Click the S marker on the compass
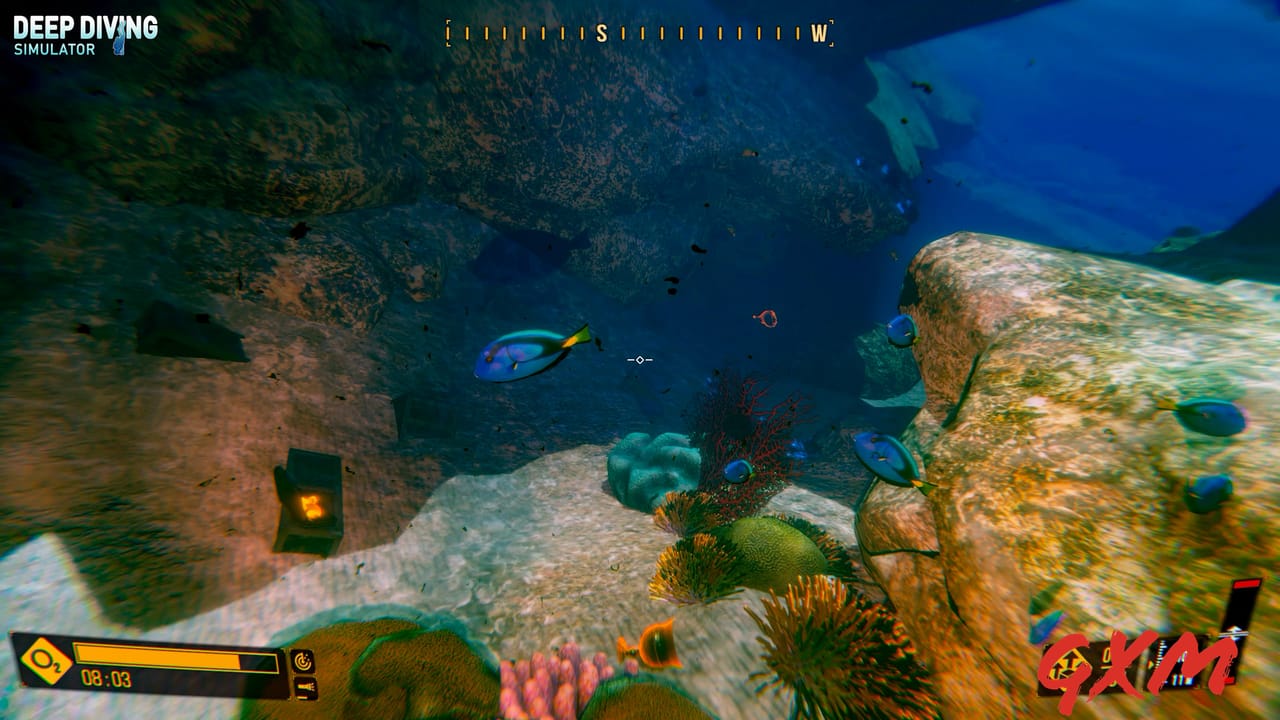 (x=600, y=31)
